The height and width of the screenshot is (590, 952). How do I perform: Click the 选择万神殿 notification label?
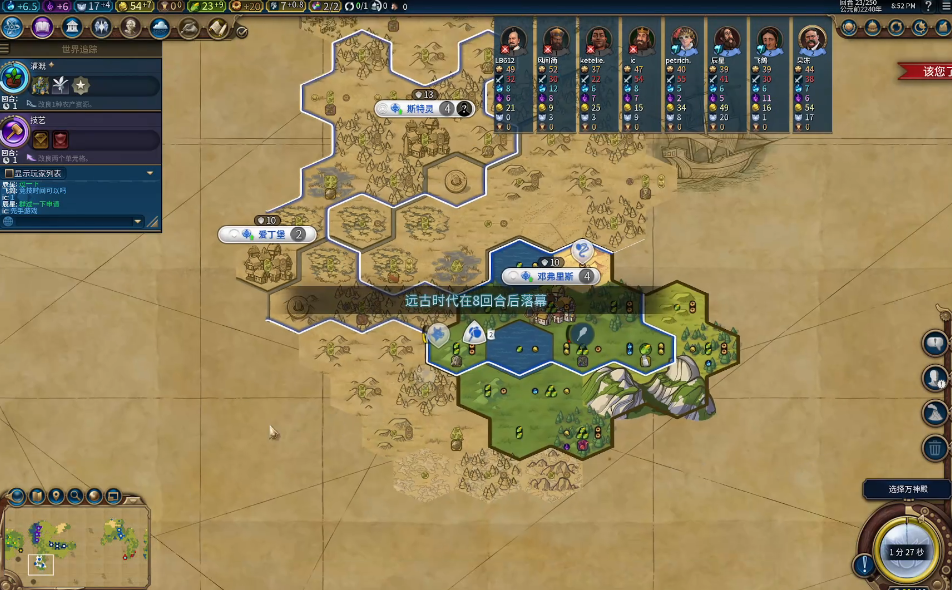907,490
